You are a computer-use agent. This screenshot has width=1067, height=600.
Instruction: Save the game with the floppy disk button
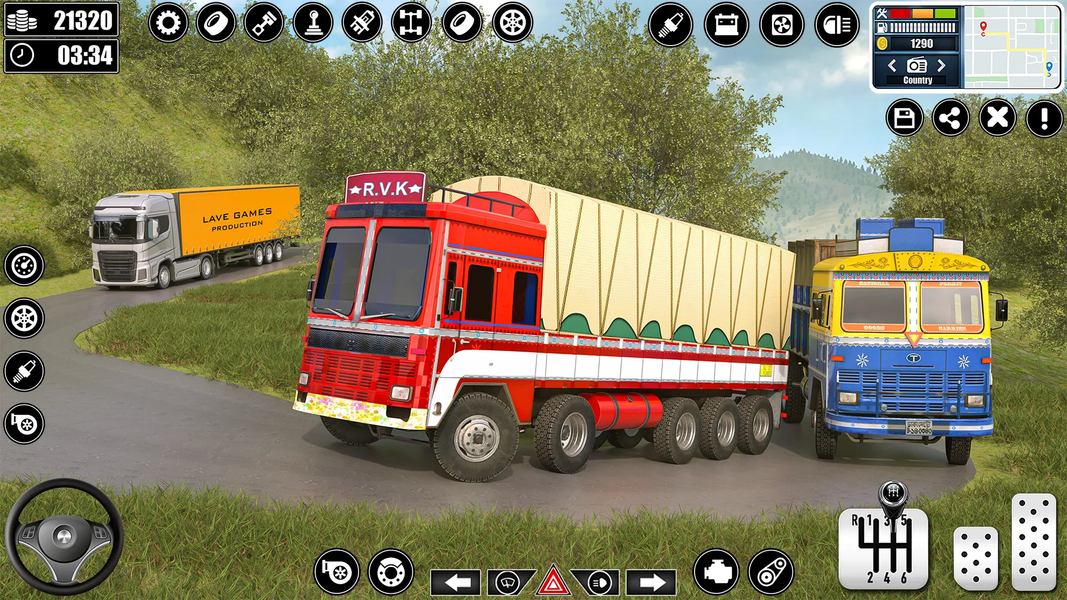pos(904,118)
